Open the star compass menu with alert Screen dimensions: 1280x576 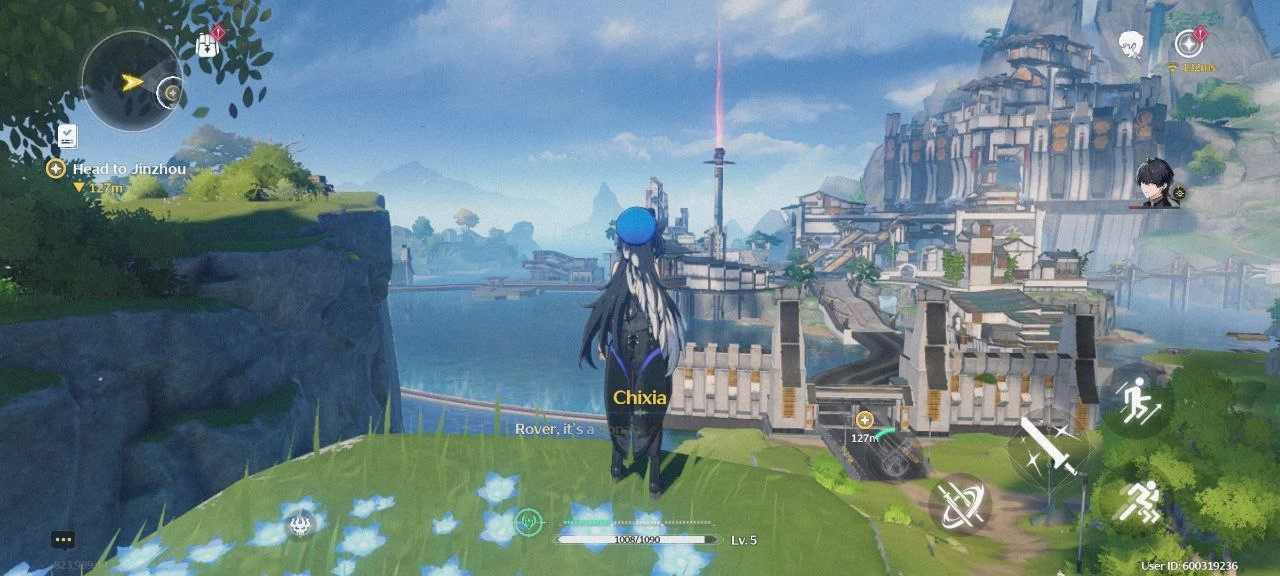click(1188, 44)
